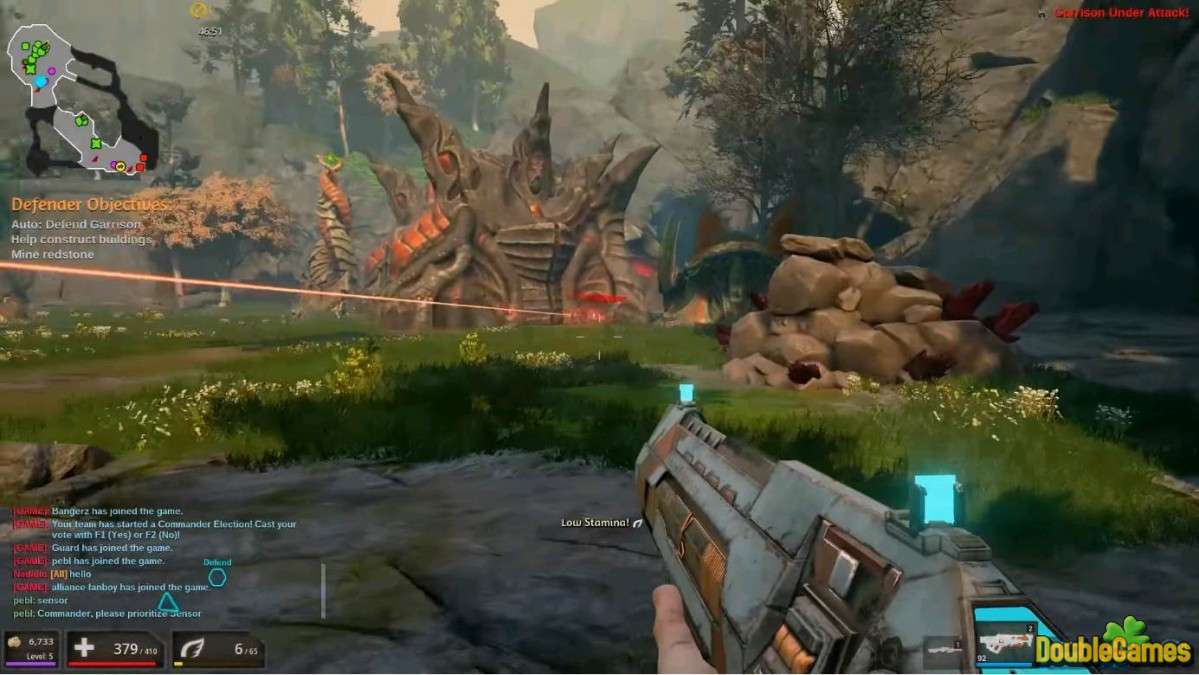Open the Defender Objectives tracker
Screen dimensions: 1199x675
coord(89,205)
